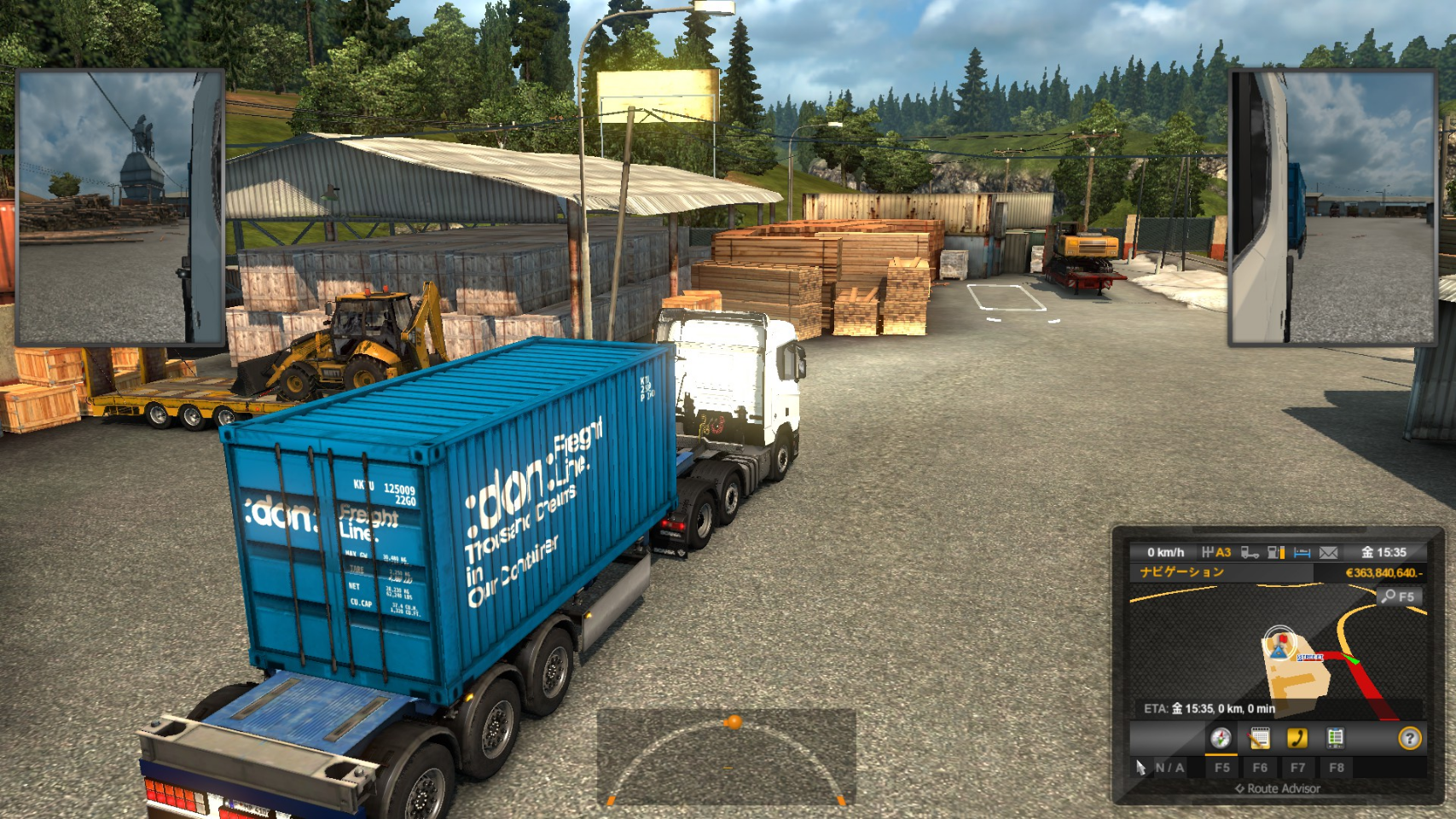Open the yellow phone assistance tab
Image resolution: width=1456 pixels, height=819 pixels.
click(x=1297, y=738)
